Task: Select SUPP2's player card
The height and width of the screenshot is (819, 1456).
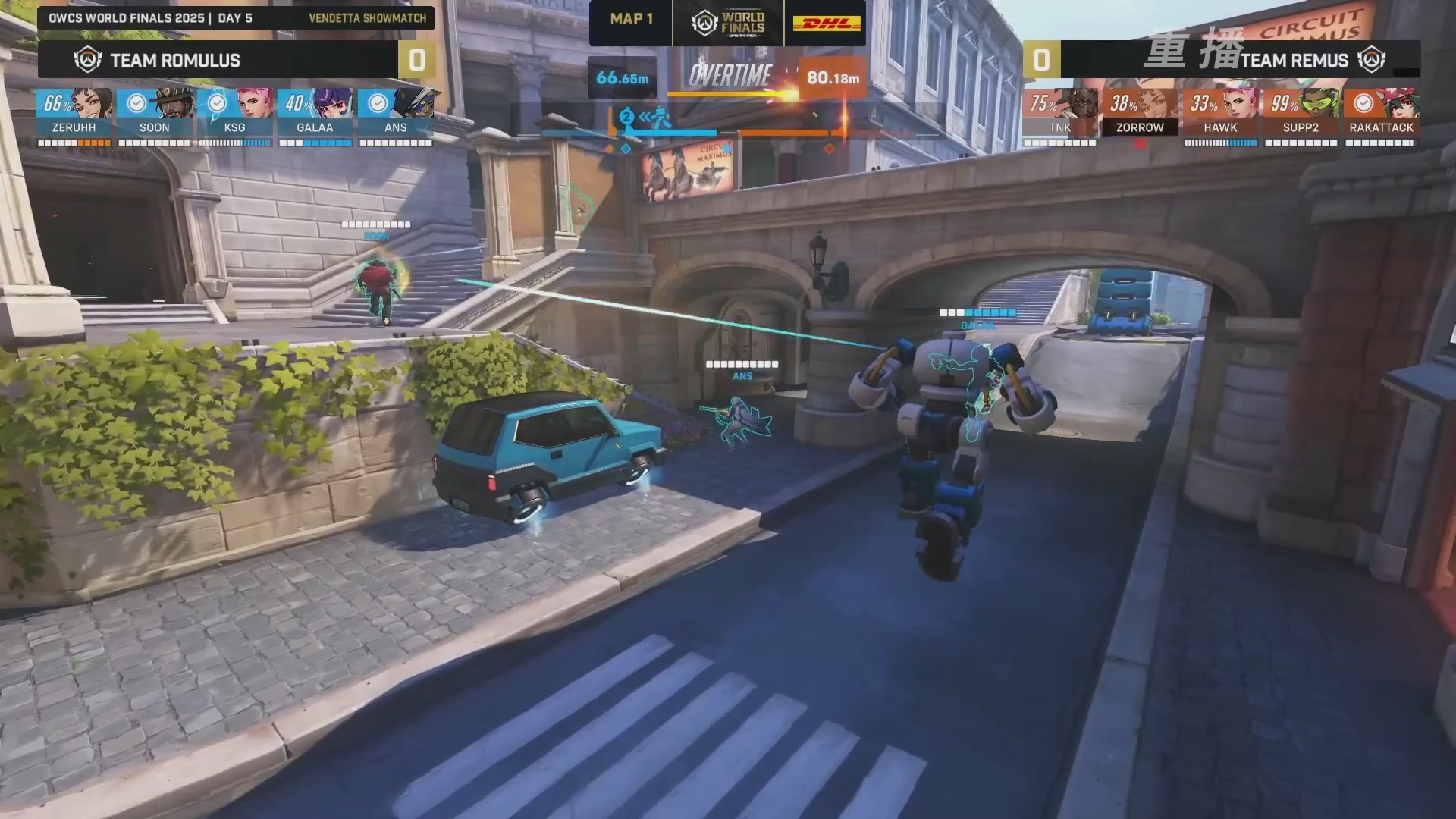Action: [1301, 105]
